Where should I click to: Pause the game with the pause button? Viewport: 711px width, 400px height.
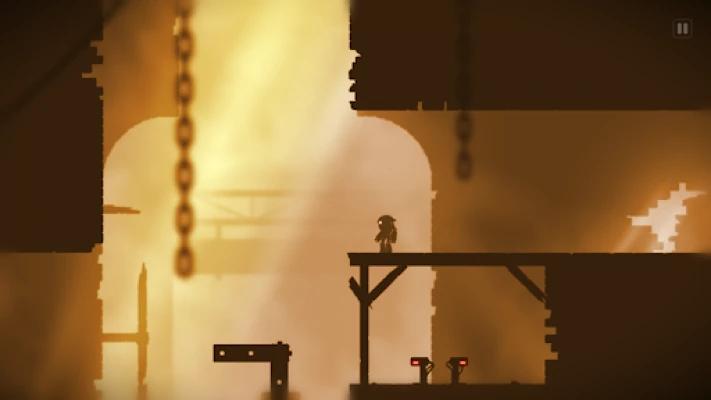pos(682,29)
